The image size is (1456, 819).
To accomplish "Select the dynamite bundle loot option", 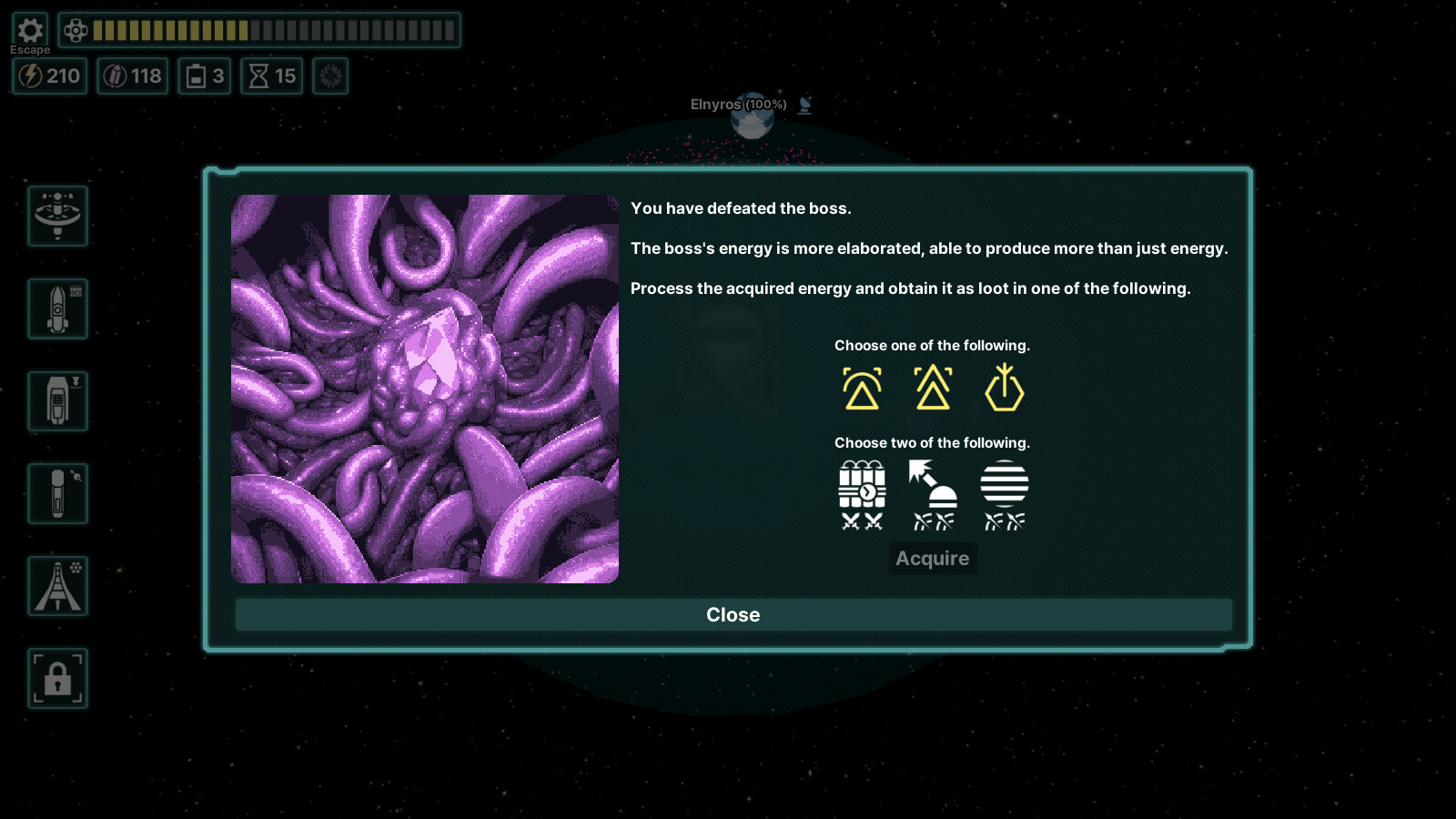I will (862, 494).
